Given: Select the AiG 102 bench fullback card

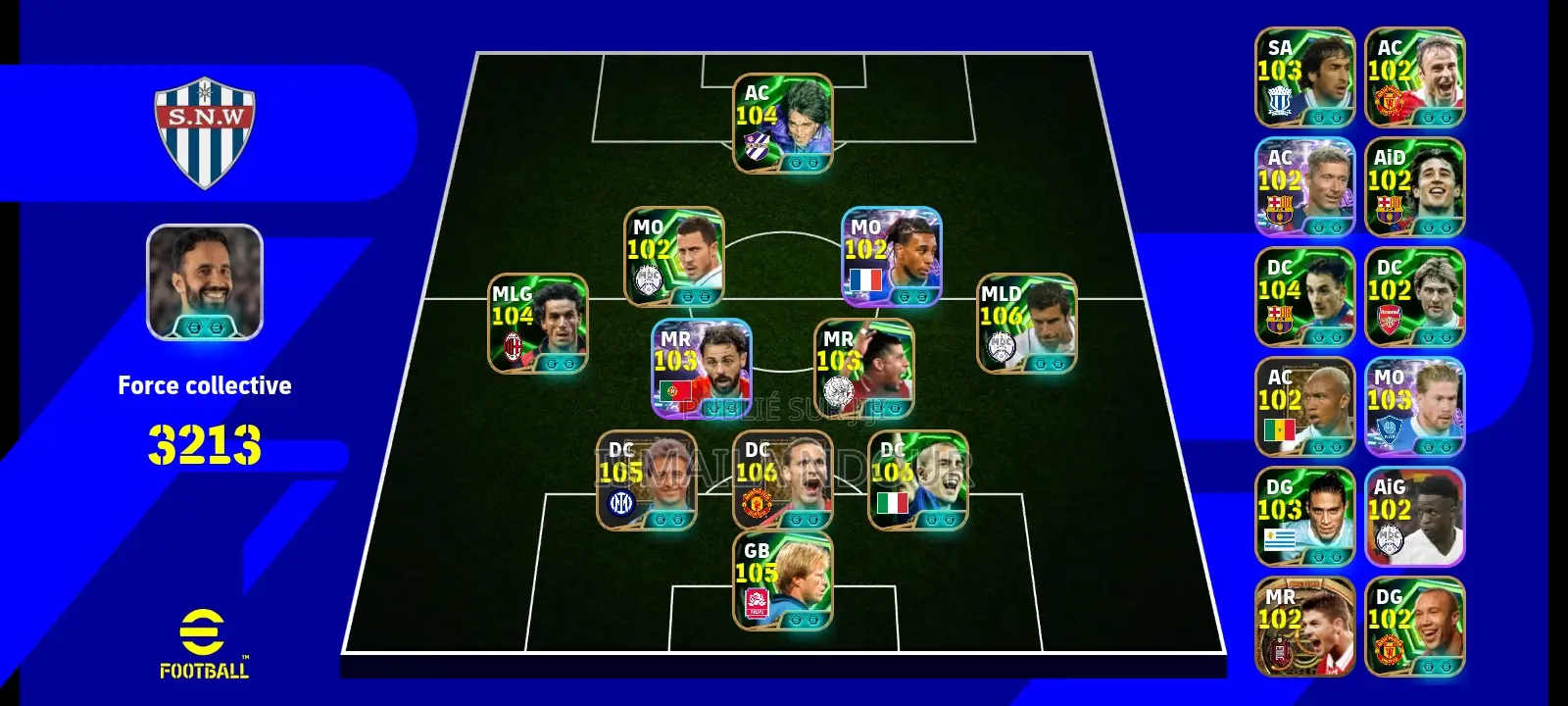Looking at the screenshot, I should pos(1414,515).
